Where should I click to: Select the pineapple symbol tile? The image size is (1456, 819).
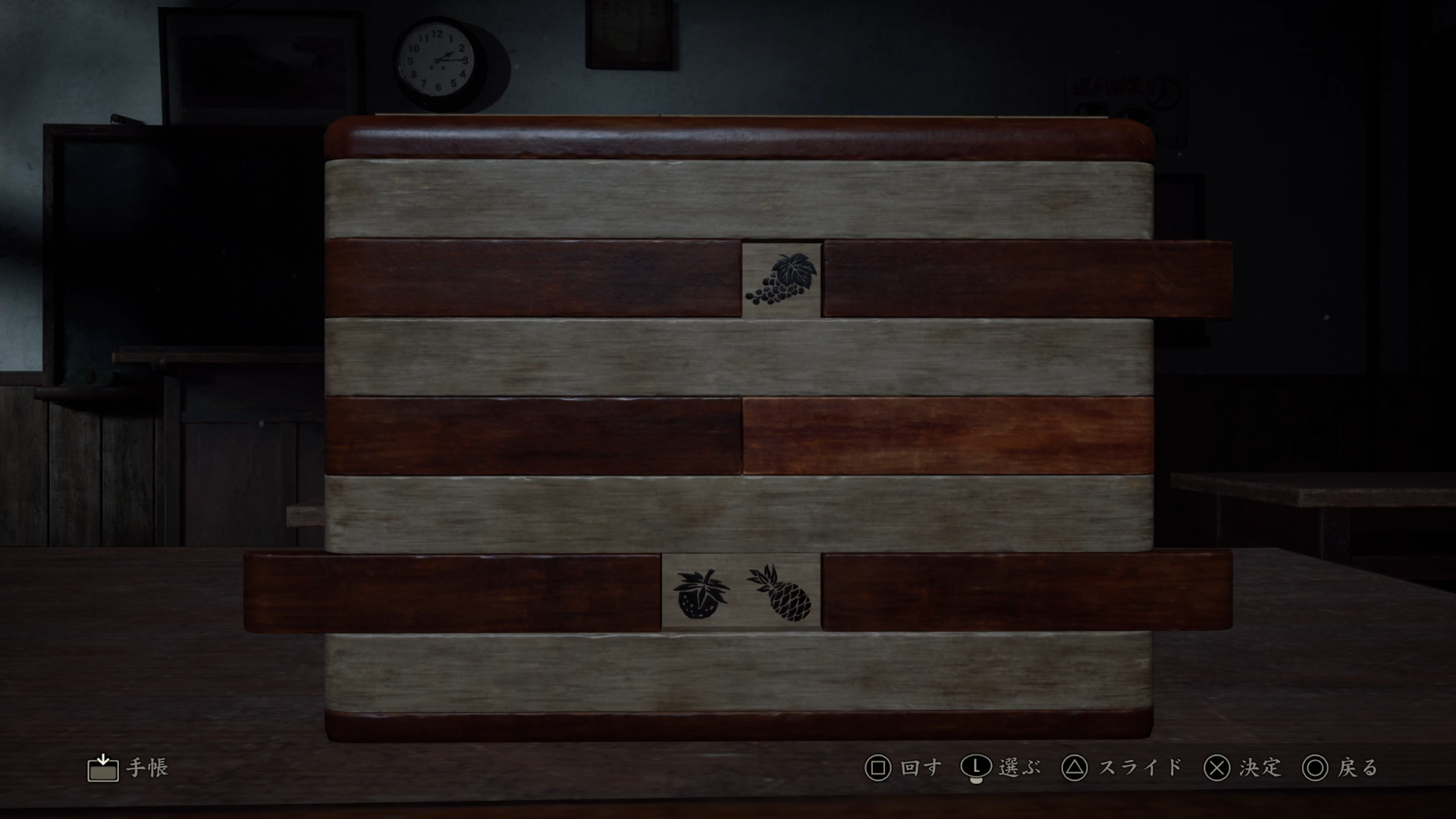coord(781,592)
